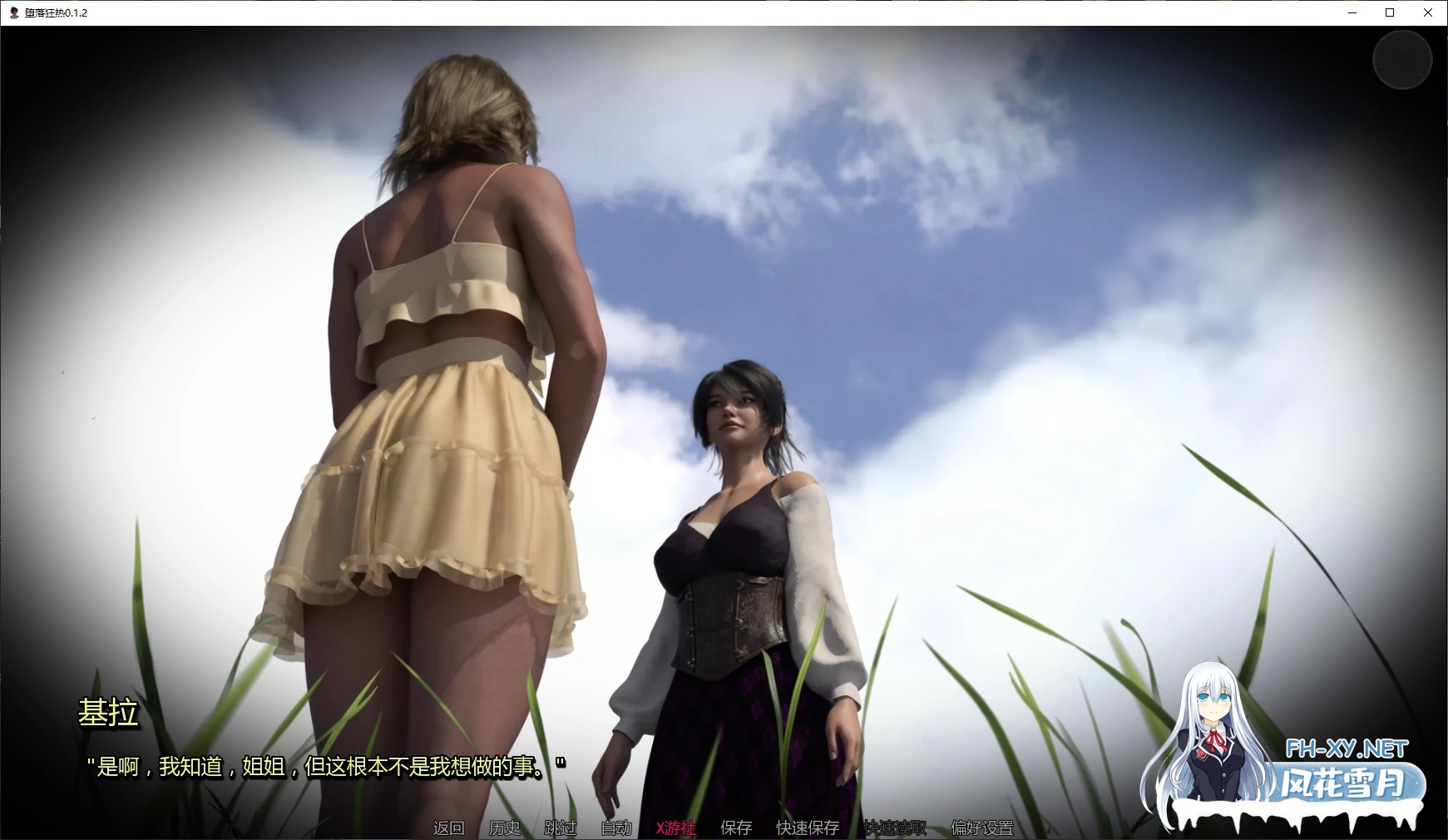Click the circular quick-menu icon top right
This screenshot has height=840, width=1448.
pyautogui.click(x=1402, y=60)
